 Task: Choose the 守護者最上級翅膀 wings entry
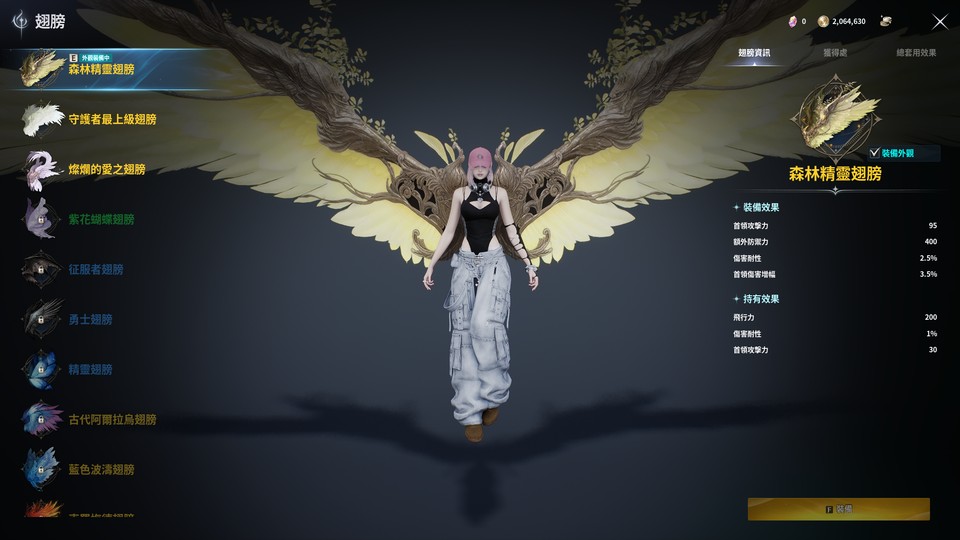pyautogui.click(x=110, y=119)
